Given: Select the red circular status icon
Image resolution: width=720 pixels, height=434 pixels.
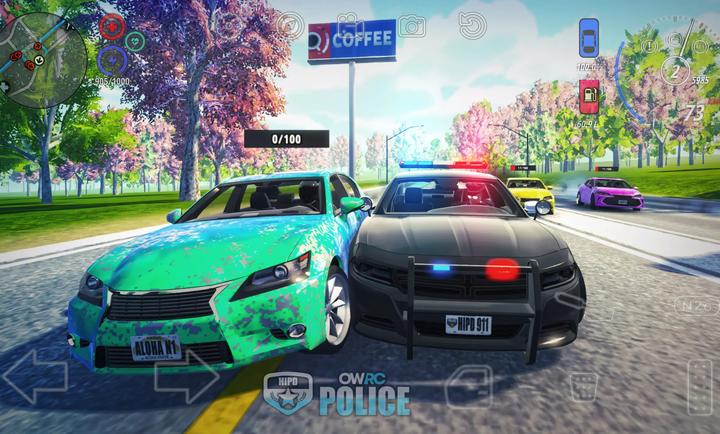Looking at the screenshot, I should [x=112, y=28].
